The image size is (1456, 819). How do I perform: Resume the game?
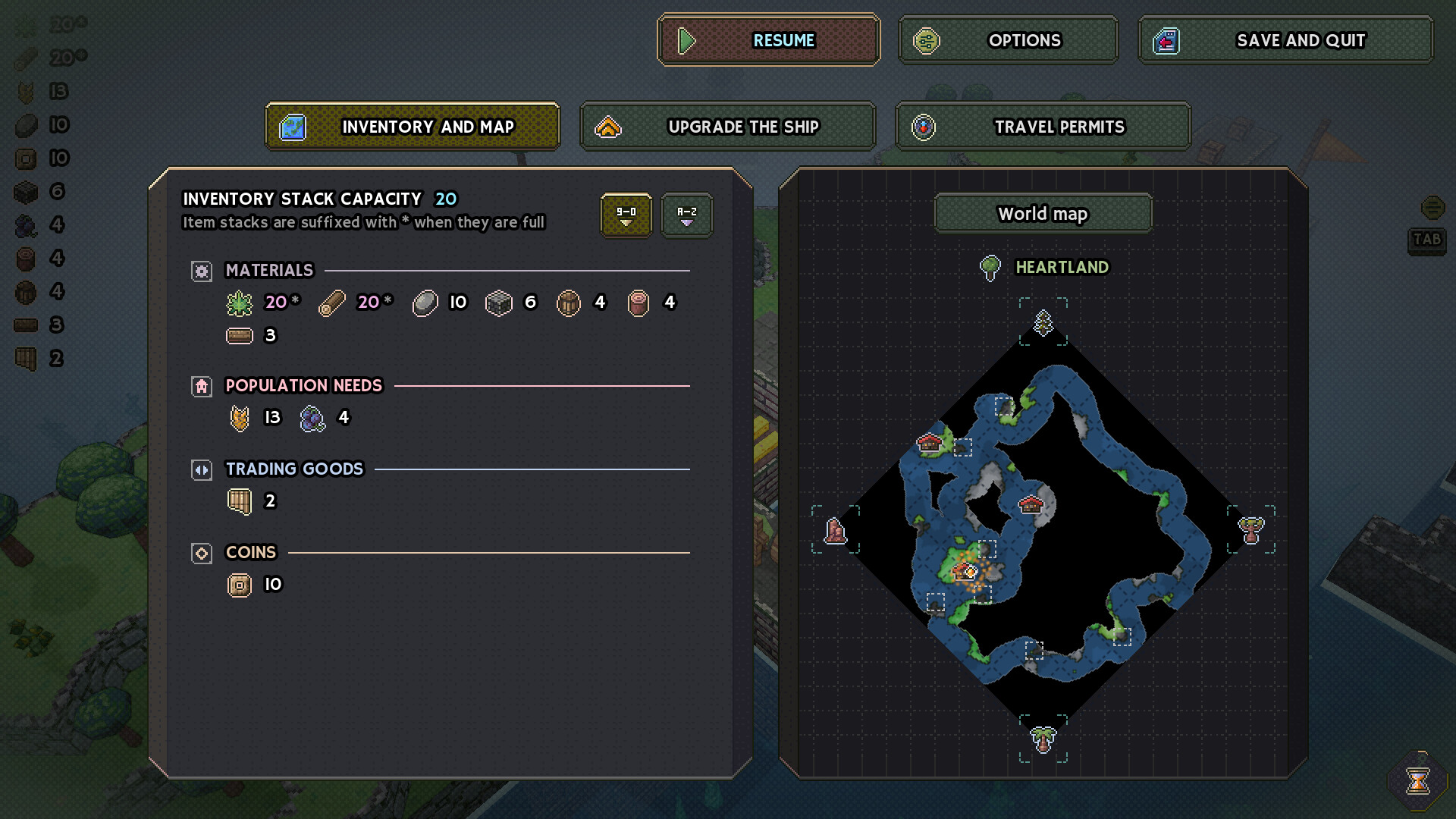click(x=768, y=40)
